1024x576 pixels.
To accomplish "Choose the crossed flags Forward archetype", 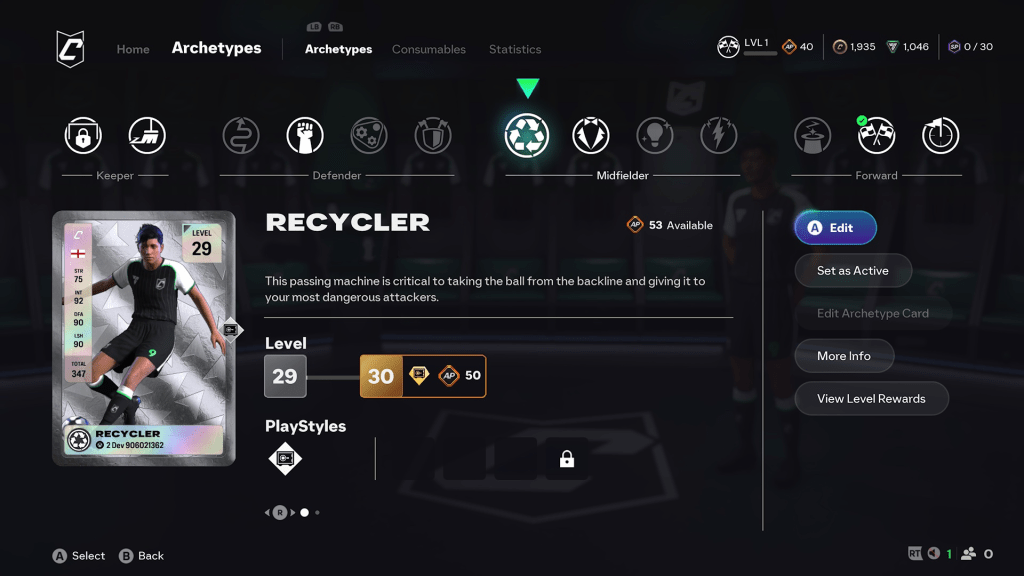I will point(877,135).
